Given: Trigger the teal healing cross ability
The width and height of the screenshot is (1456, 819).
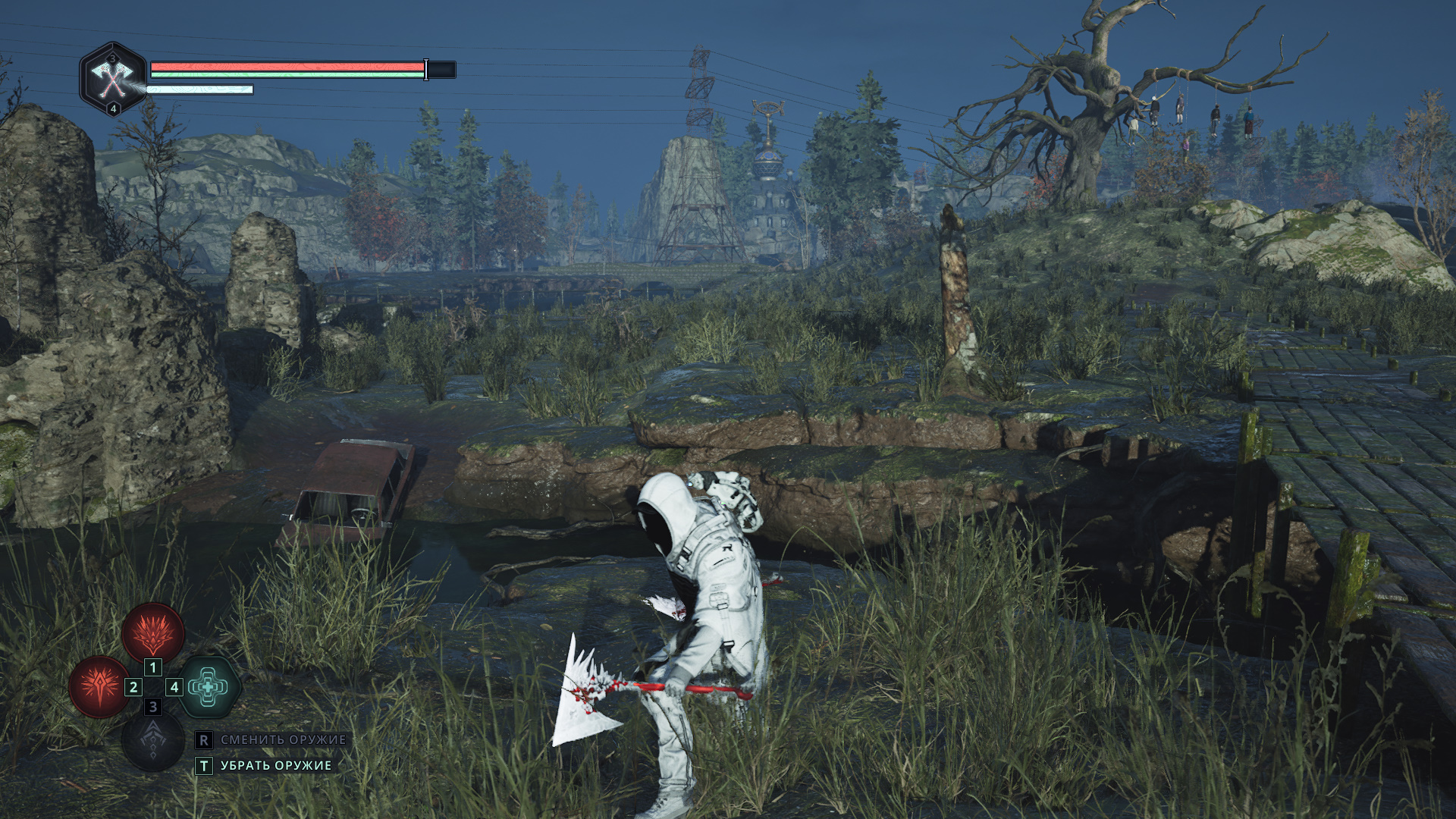Looking at the screenshot, I should (x=209, y=687).
